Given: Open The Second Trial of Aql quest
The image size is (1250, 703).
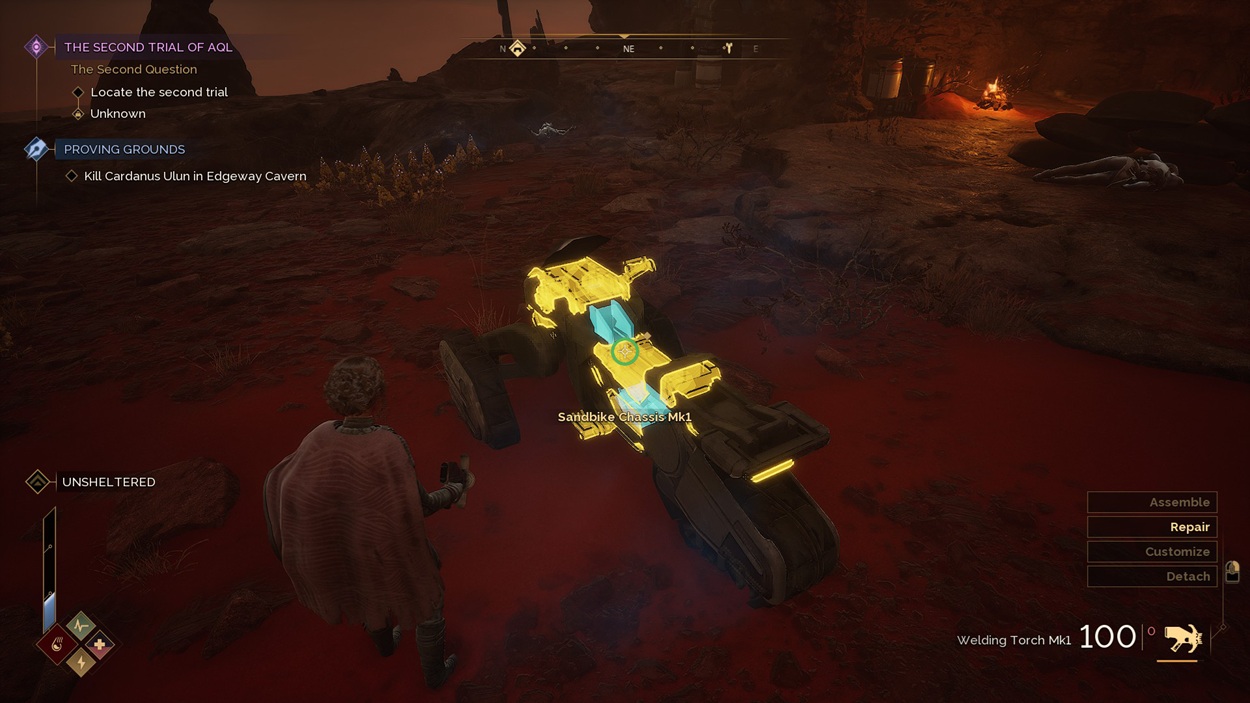Looking at the screenshot, I should [x=147, y=47].
